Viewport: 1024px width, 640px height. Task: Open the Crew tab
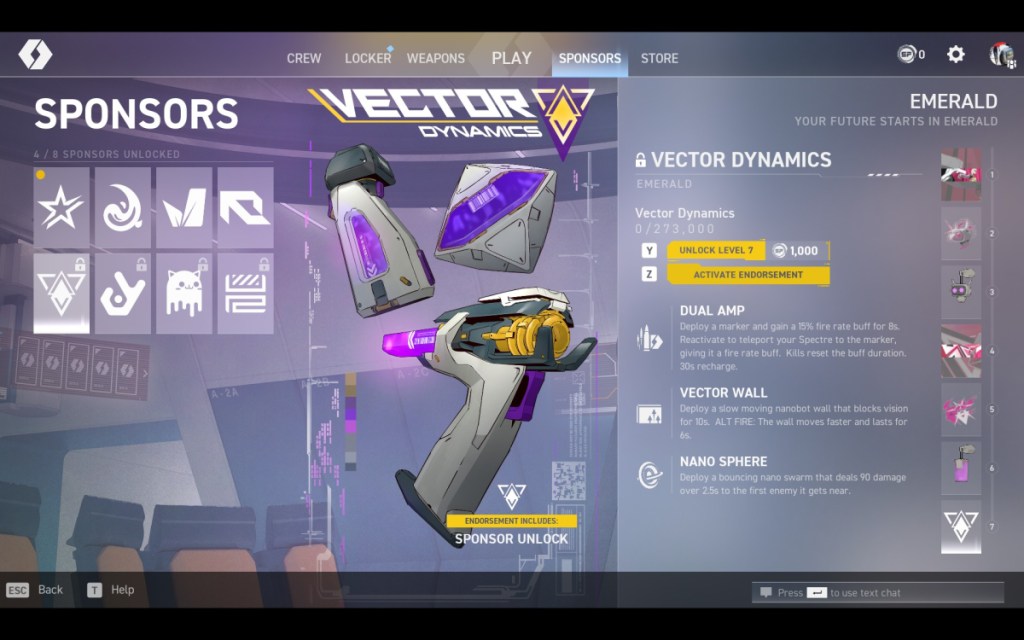coord(304,58)
